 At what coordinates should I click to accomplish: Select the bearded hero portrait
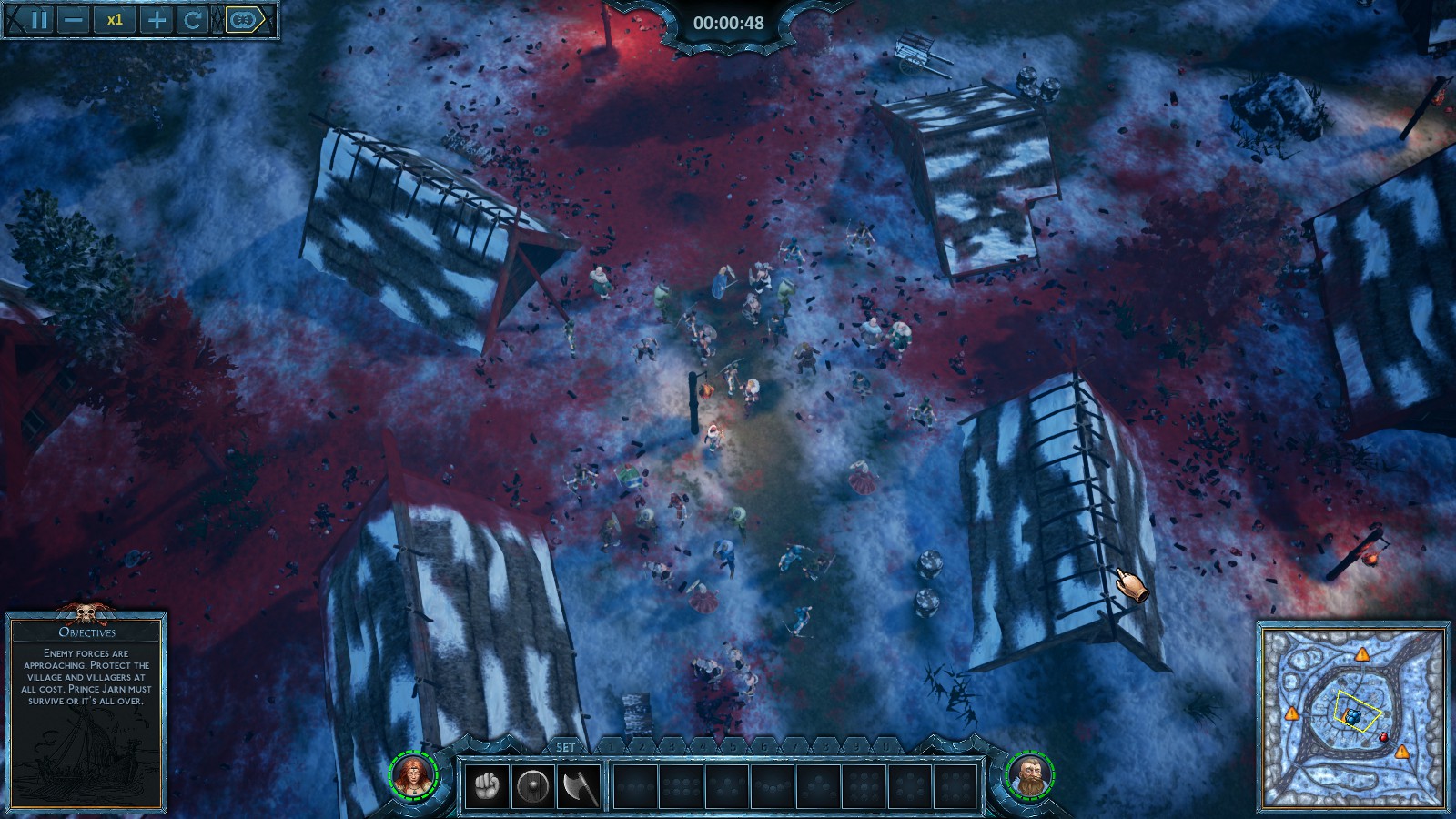tap(1030, 775)
